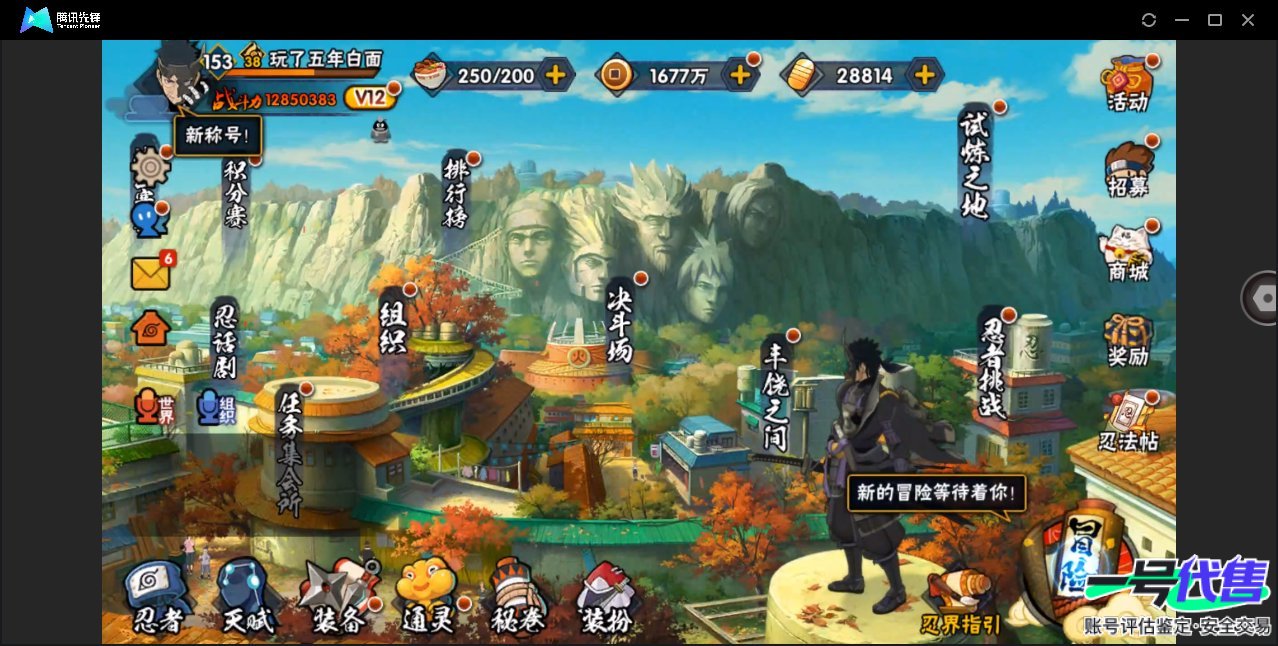
Task: Open the 招募 recruit icon
Action: click(1127, 168)
